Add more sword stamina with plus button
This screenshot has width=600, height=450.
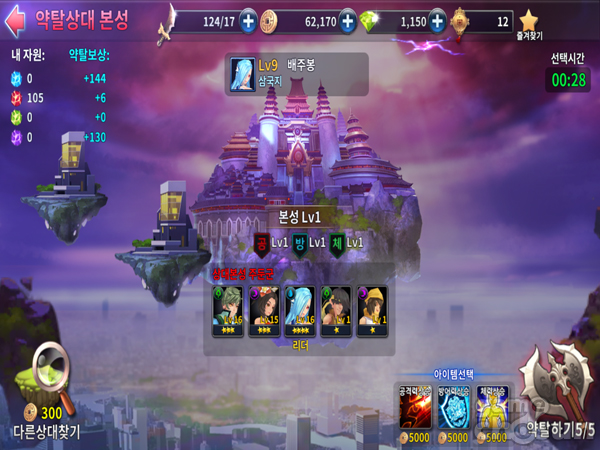248,20
